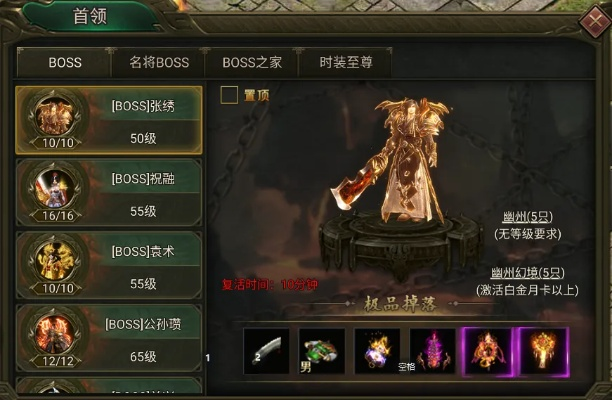Inspect the purple-framed winged emblem drop
This screenshot has width=612, height=400.
coord(488,351)
